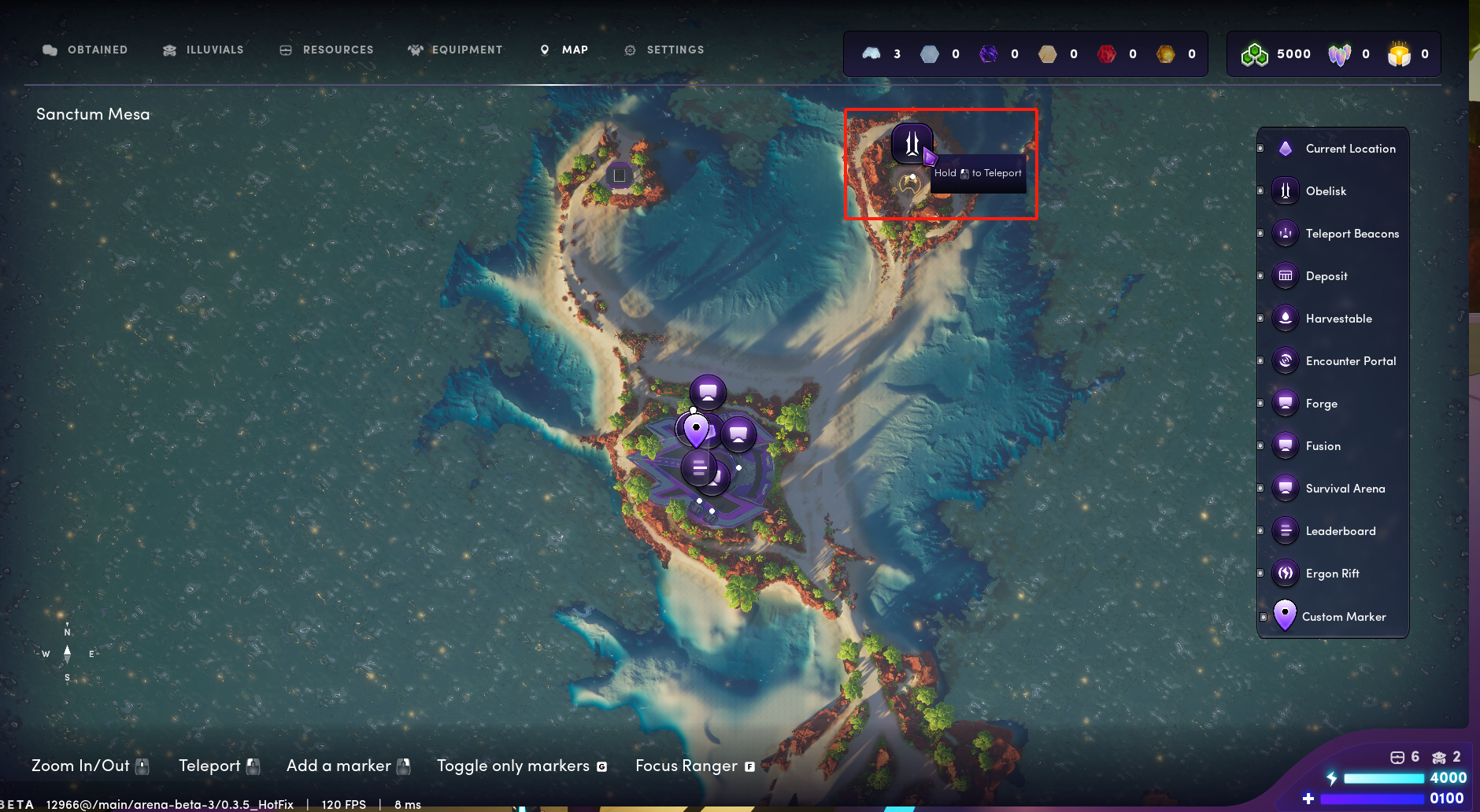Toggle the Ergon Rift legend entry
1480x812 pixels.
pos(1331,574)
